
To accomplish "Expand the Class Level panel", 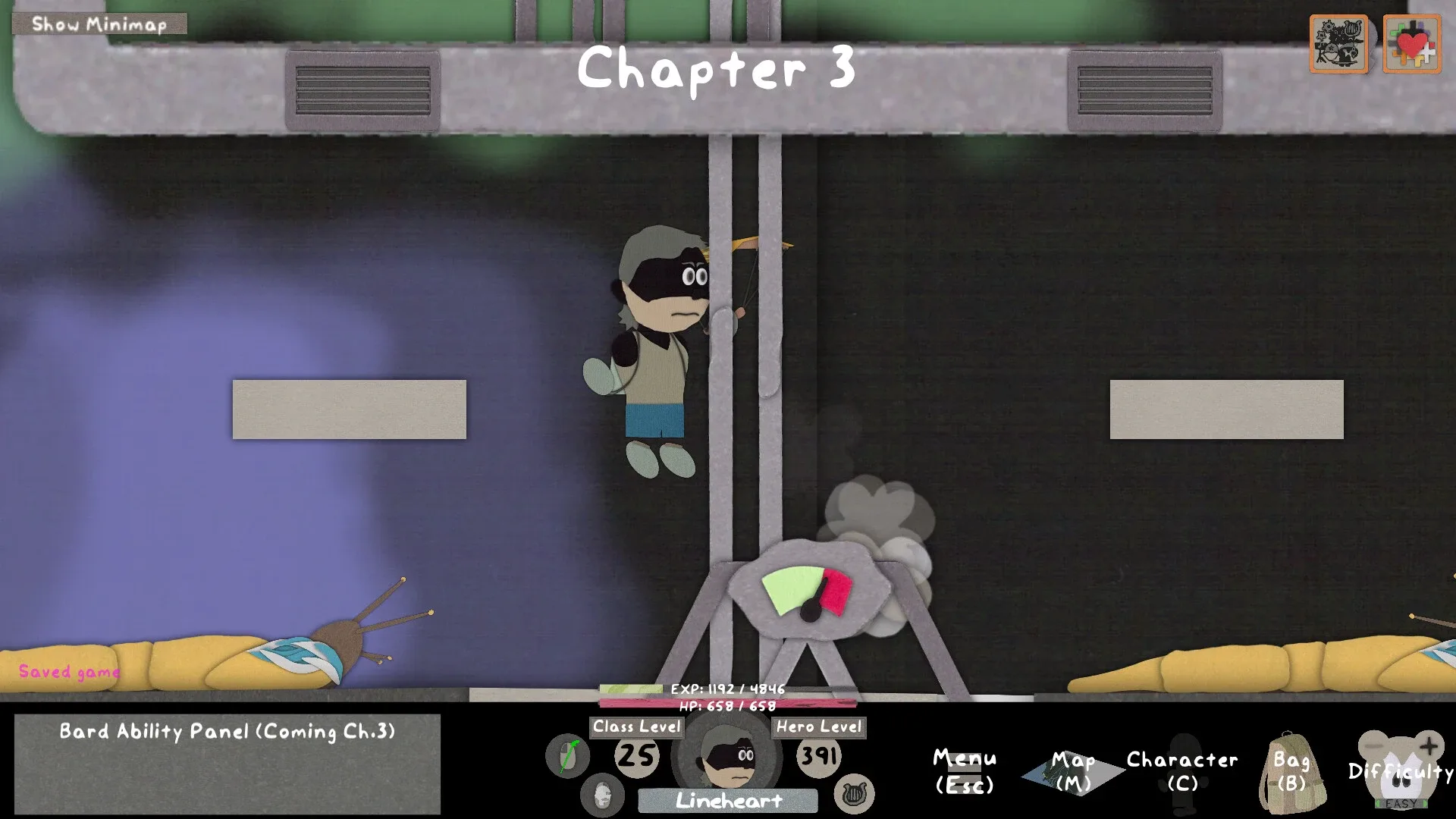I will (635, 726).
